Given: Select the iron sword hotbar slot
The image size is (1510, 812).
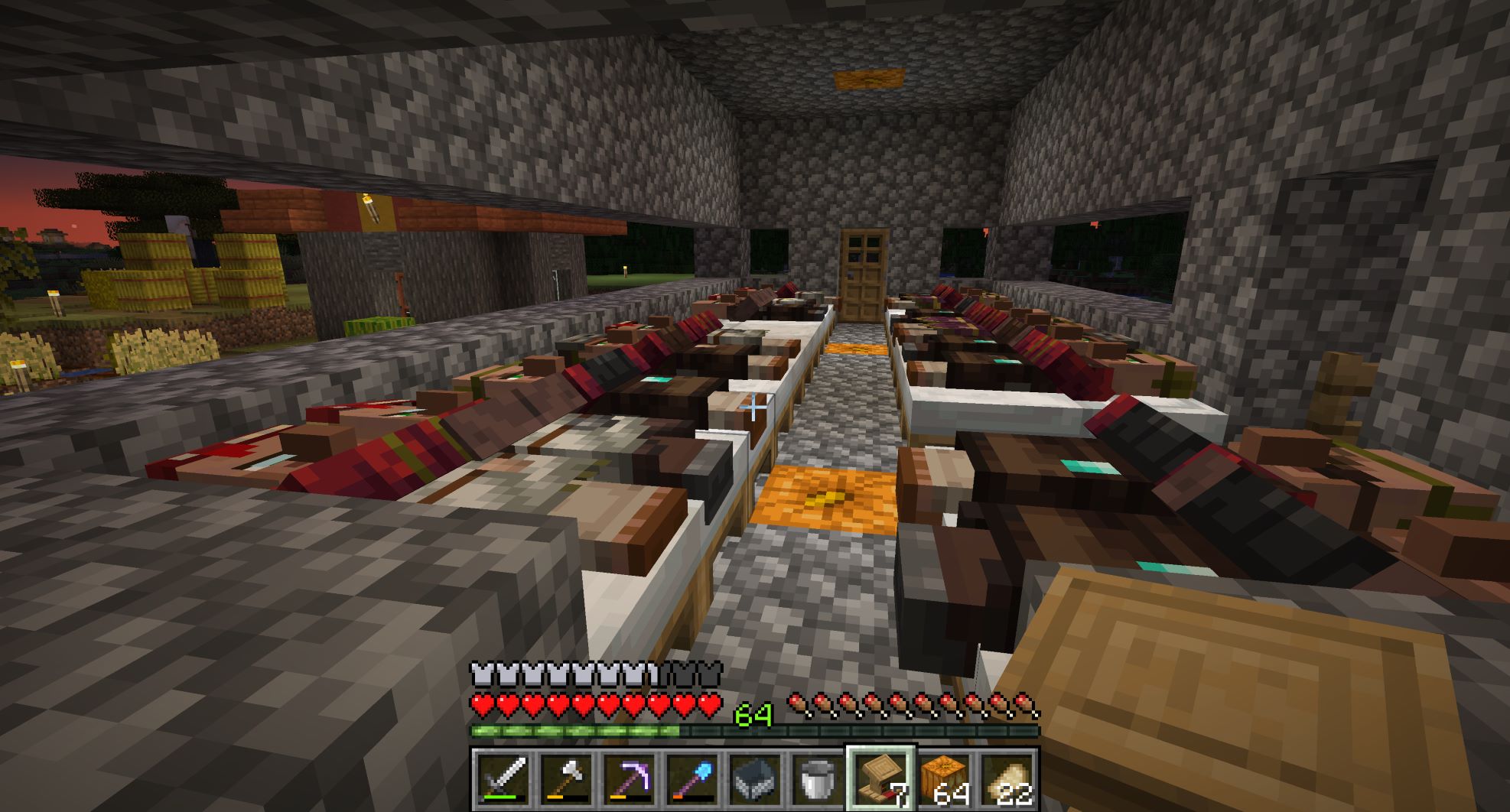Looking at the screenshot, I should [503, 779].
